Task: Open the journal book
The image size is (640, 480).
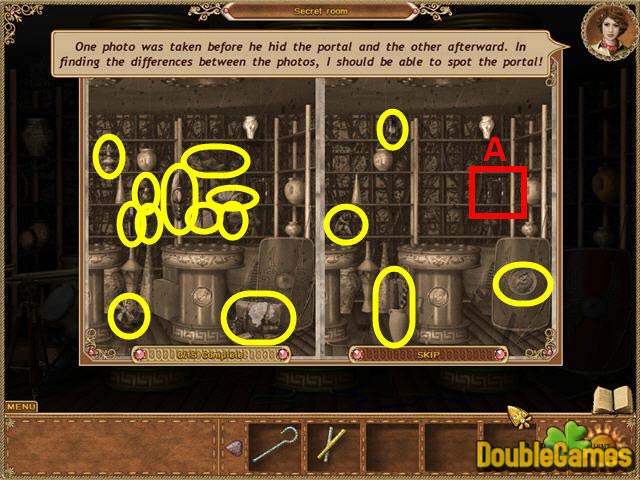Action: pos(610,400)
